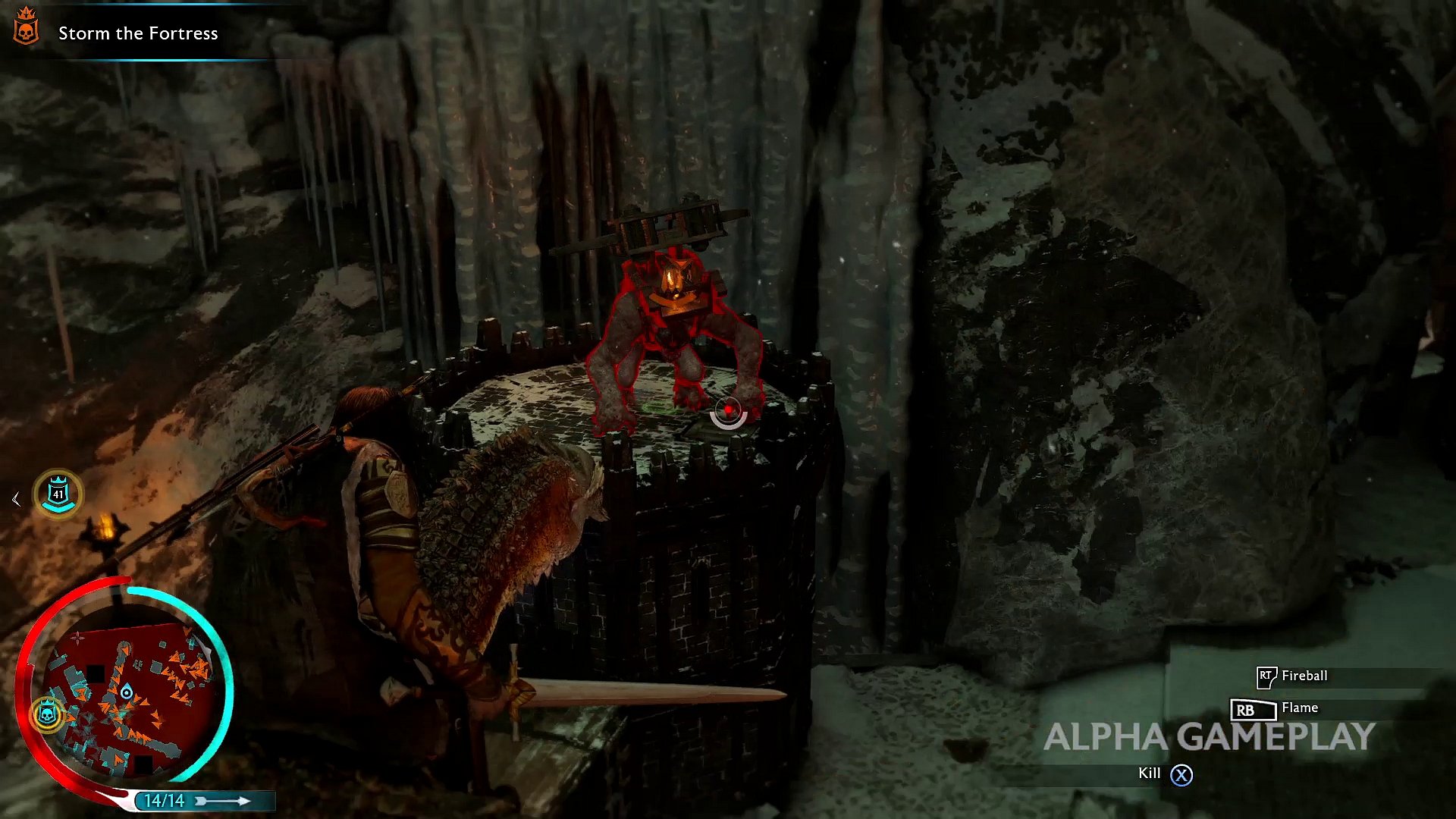This screenshot has height=819, width=1456.
Task: Click the left arrow beside the level badge
Action: point(16,499)
